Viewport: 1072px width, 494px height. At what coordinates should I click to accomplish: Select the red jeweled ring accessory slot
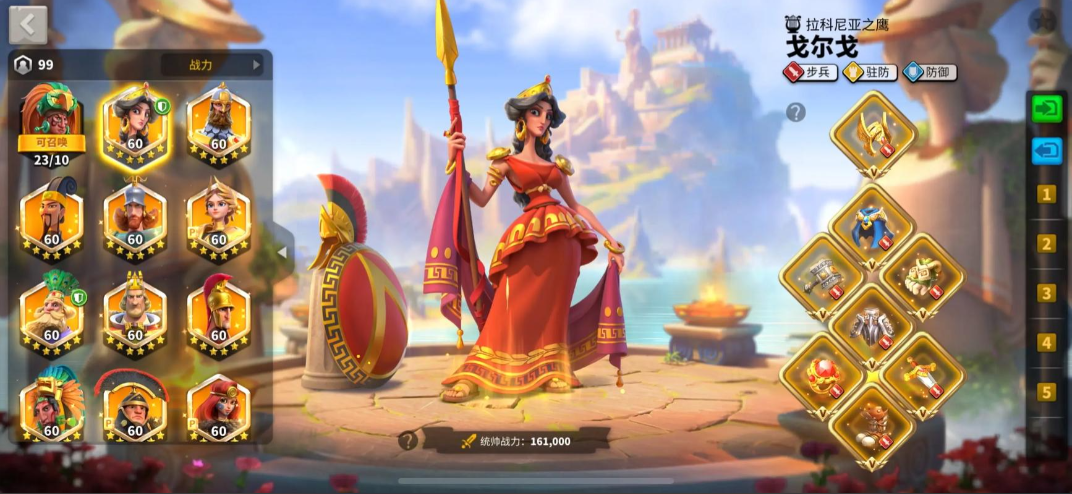[823, 374]
